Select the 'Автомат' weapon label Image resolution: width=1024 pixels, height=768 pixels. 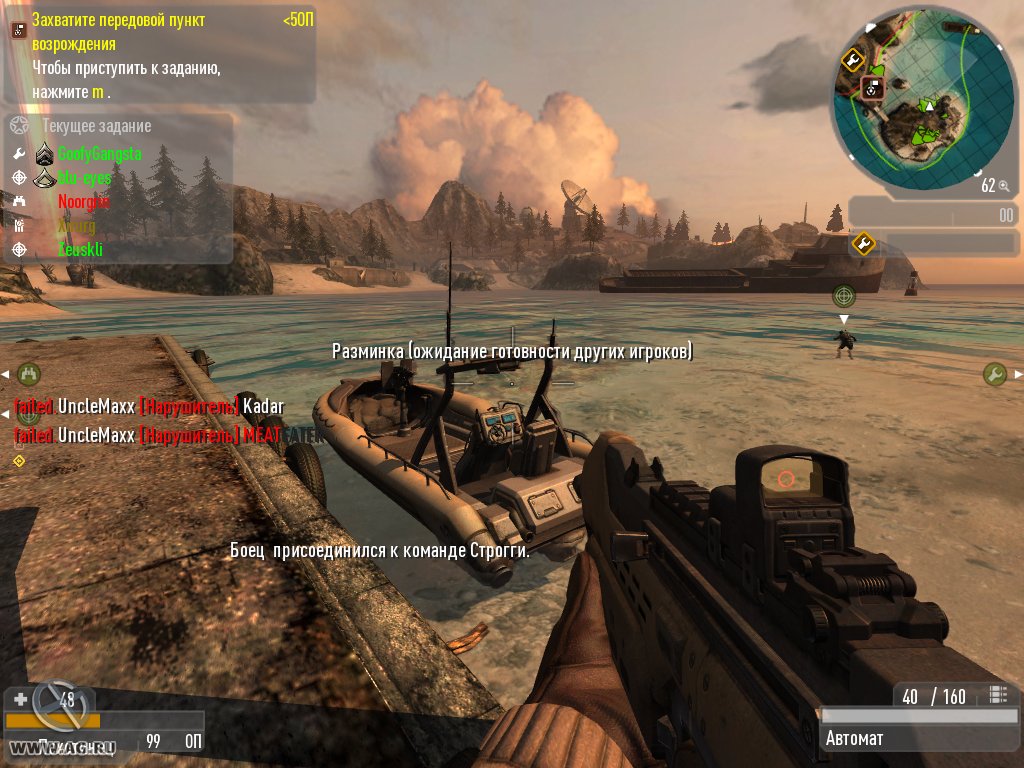click(854, 739)
